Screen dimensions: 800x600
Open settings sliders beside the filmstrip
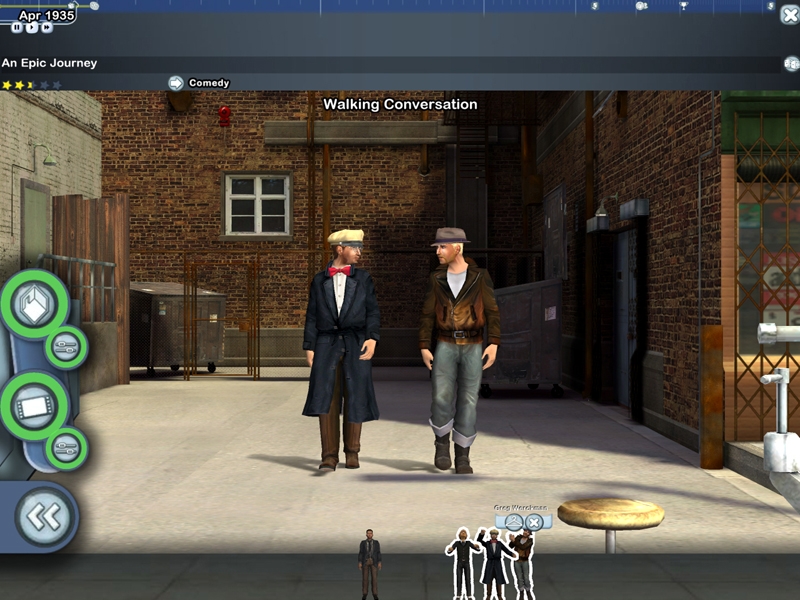pos(67,447)
